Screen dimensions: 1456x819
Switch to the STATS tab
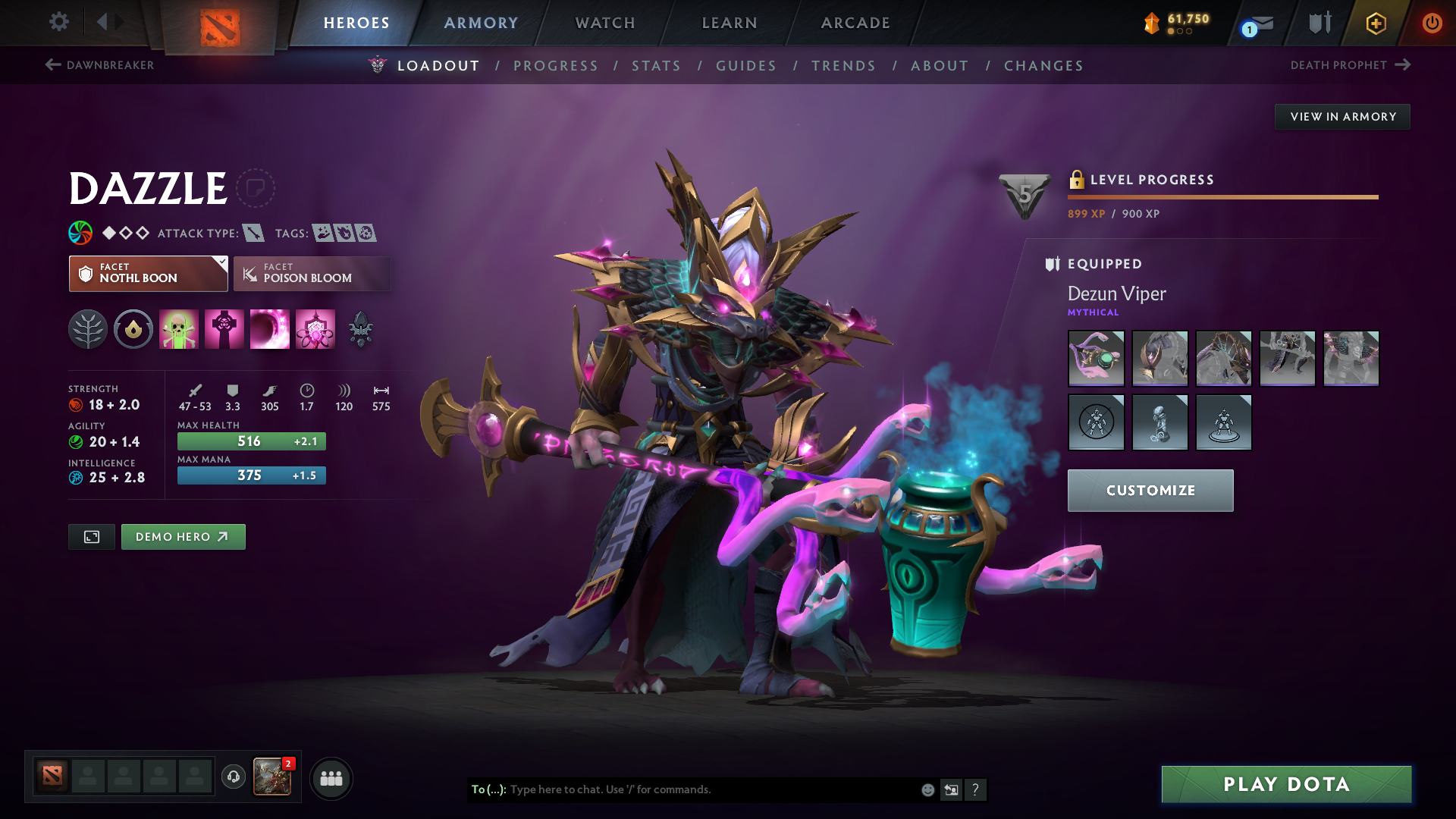click(x=657, y=66)
